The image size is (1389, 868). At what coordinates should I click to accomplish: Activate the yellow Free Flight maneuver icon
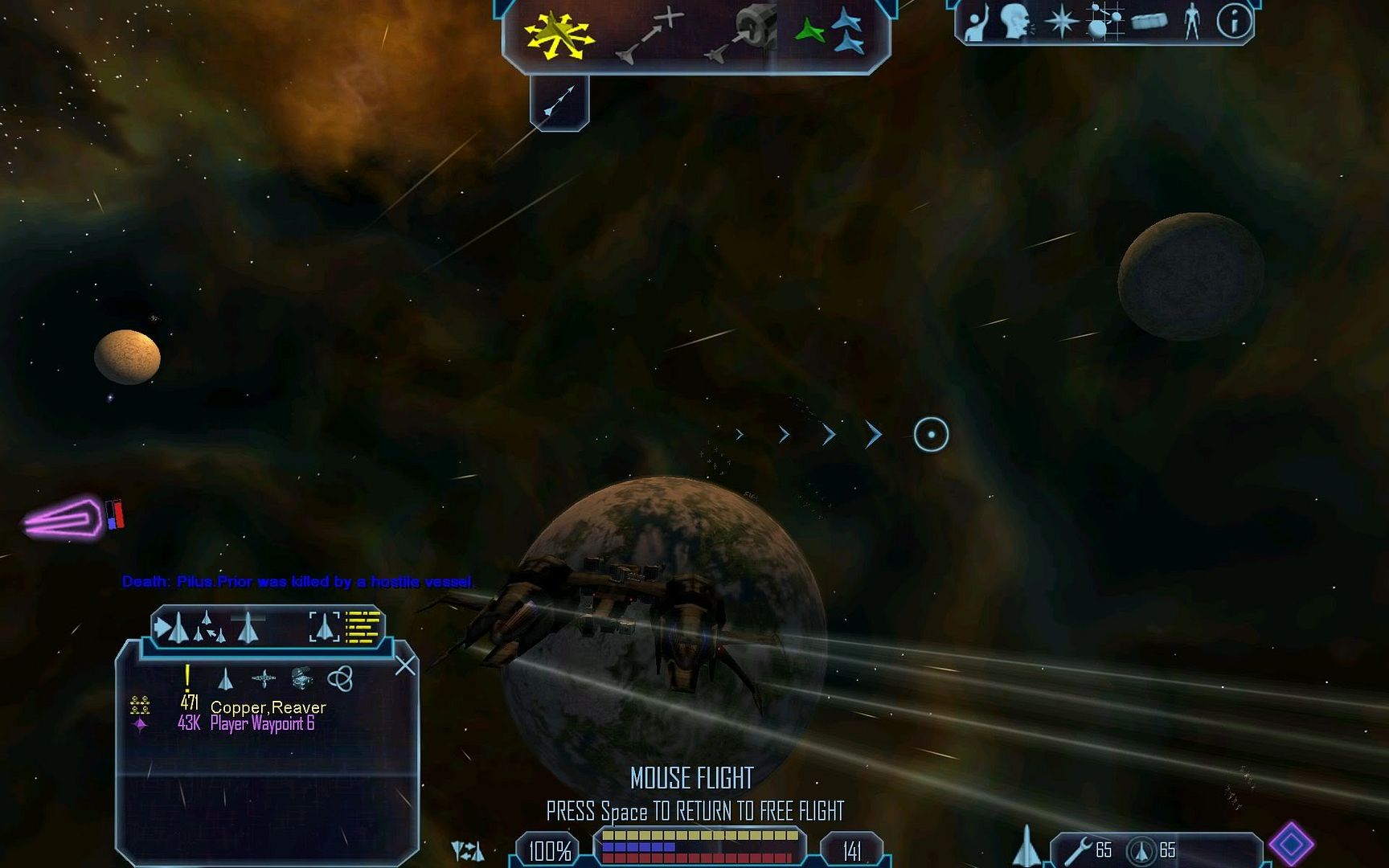[559, 36]
